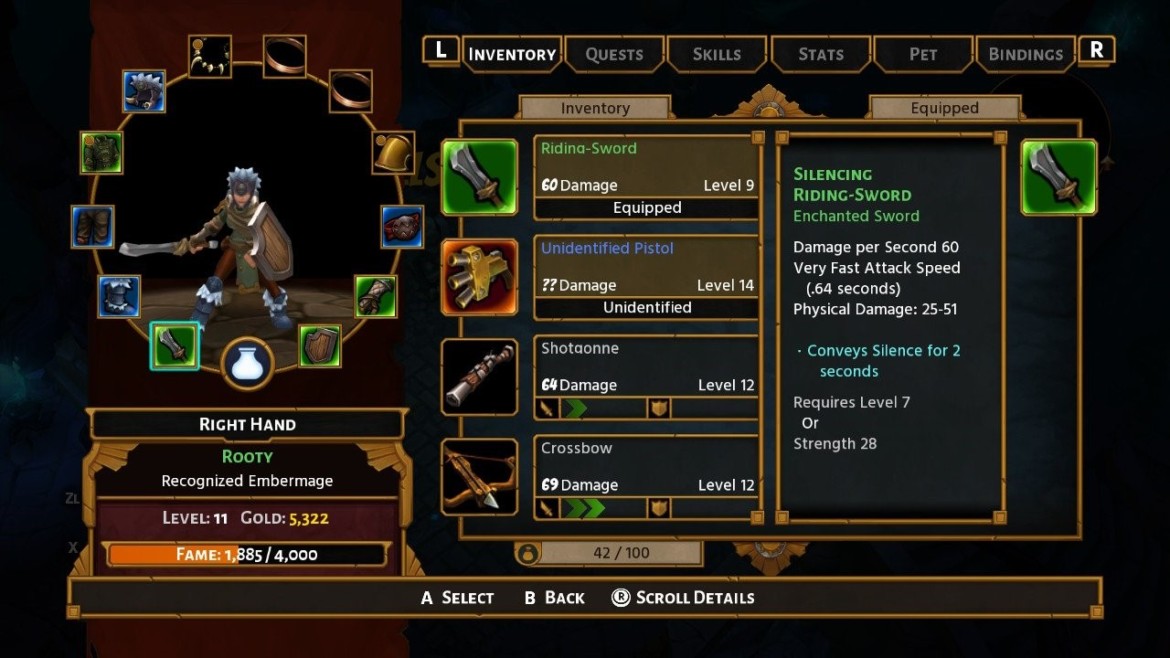Click the golden shoulder armor slot

[393, 152]
